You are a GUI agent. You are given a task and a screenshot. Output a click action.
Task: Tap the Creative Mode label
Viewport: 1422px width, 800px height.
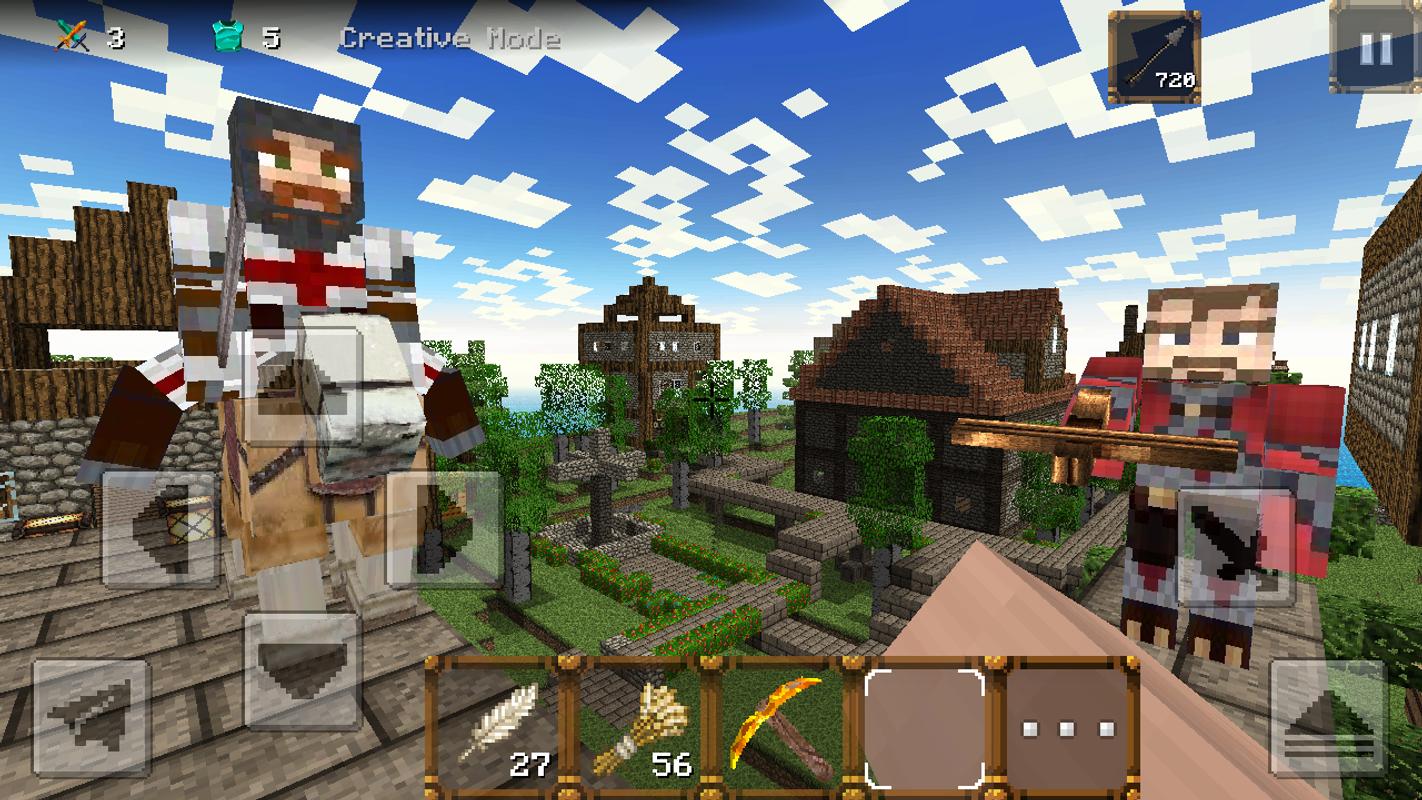450,38
